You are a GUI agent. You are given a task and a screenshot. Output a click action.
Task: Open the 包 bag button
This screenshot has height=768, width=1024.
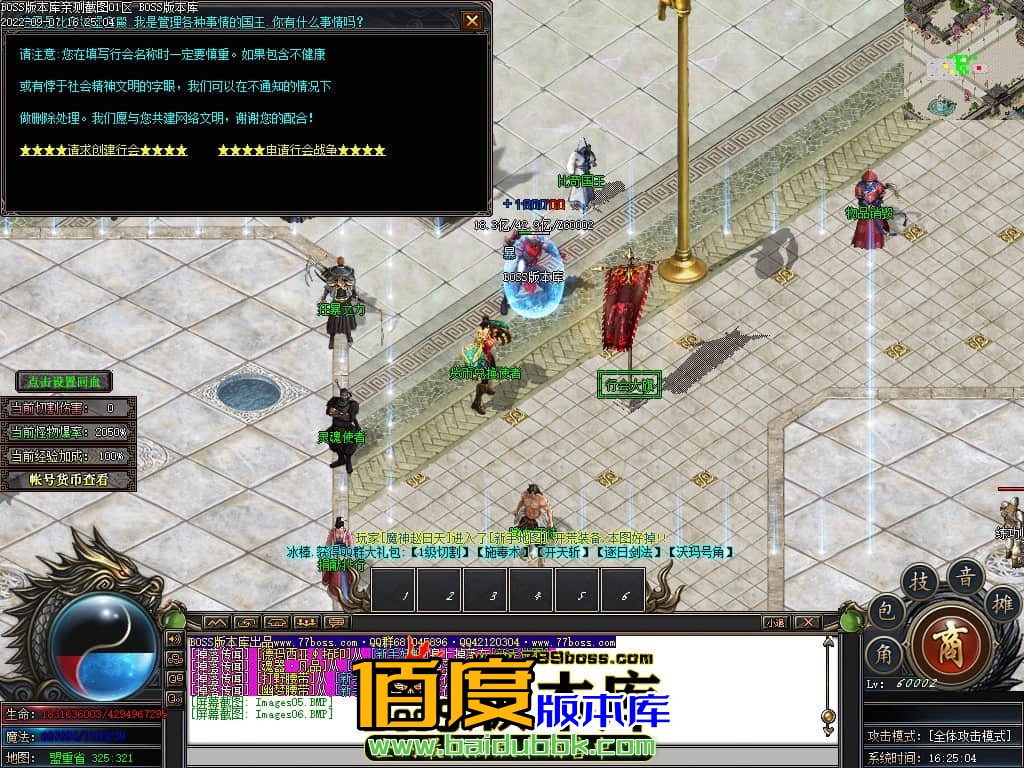click(886, 611)
